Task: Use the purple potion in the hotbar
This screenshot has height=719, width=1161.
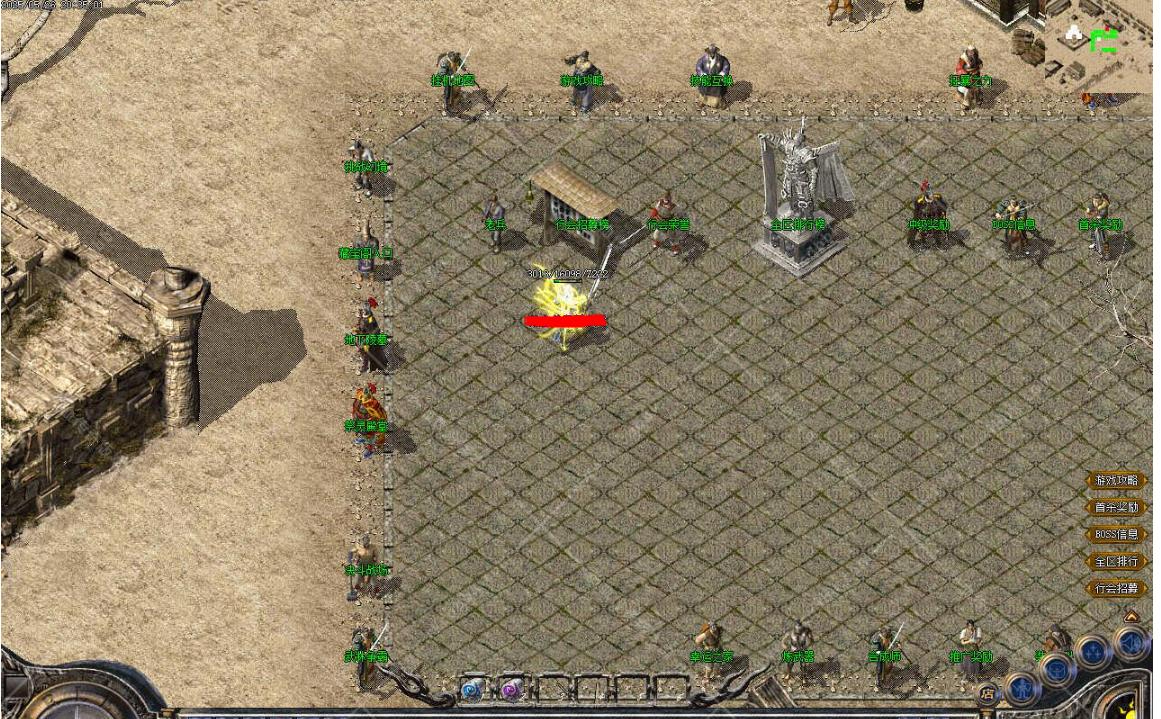Action: tap(512, 689)
